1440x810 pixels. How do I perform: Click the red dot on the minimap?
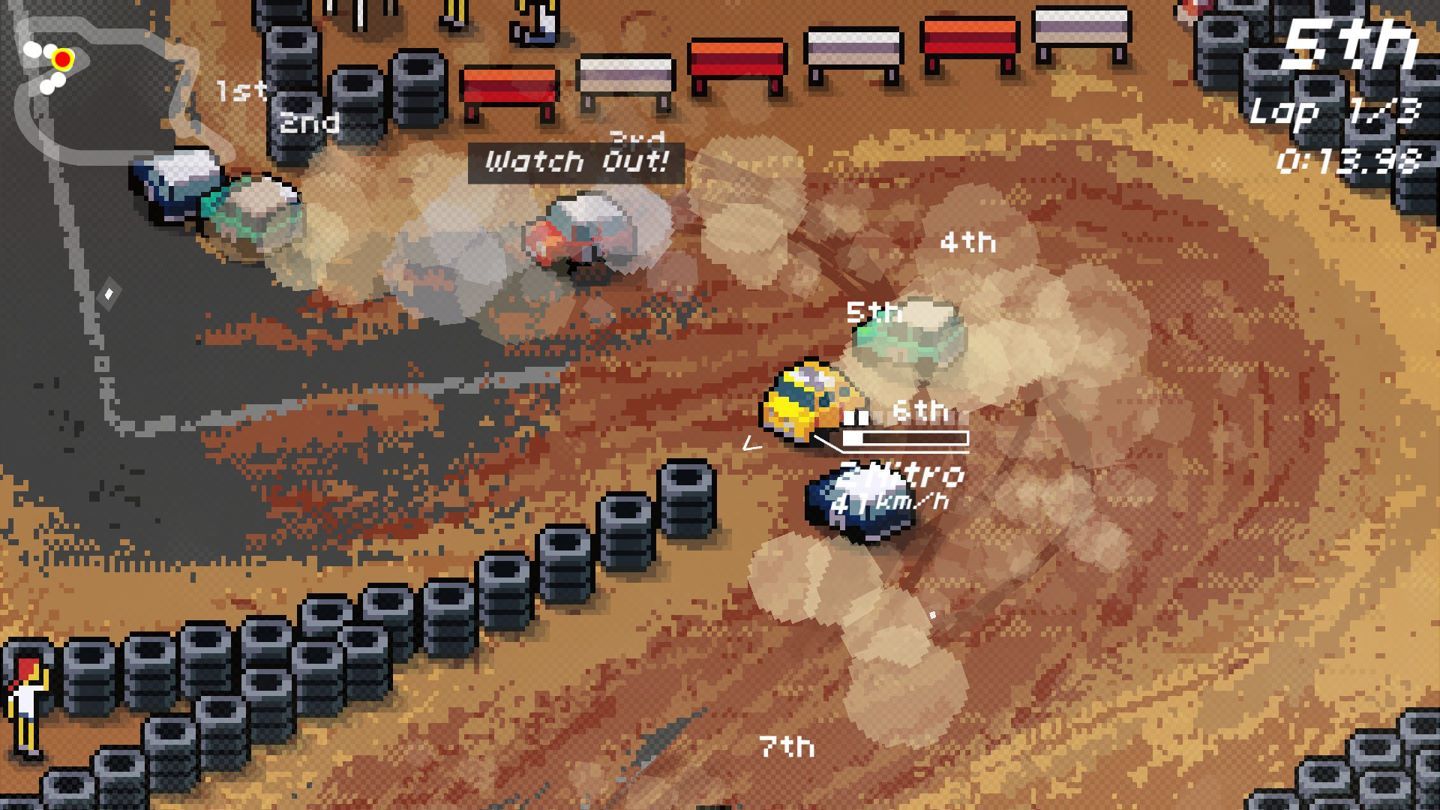[63, 60]
